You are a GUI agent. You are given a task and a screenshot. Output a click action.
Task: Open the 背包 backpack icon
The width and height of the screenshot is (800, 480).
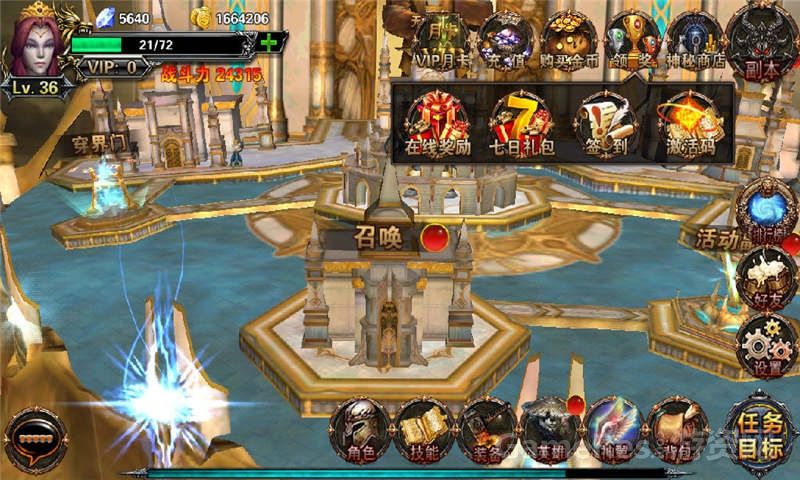click(677, 429)
